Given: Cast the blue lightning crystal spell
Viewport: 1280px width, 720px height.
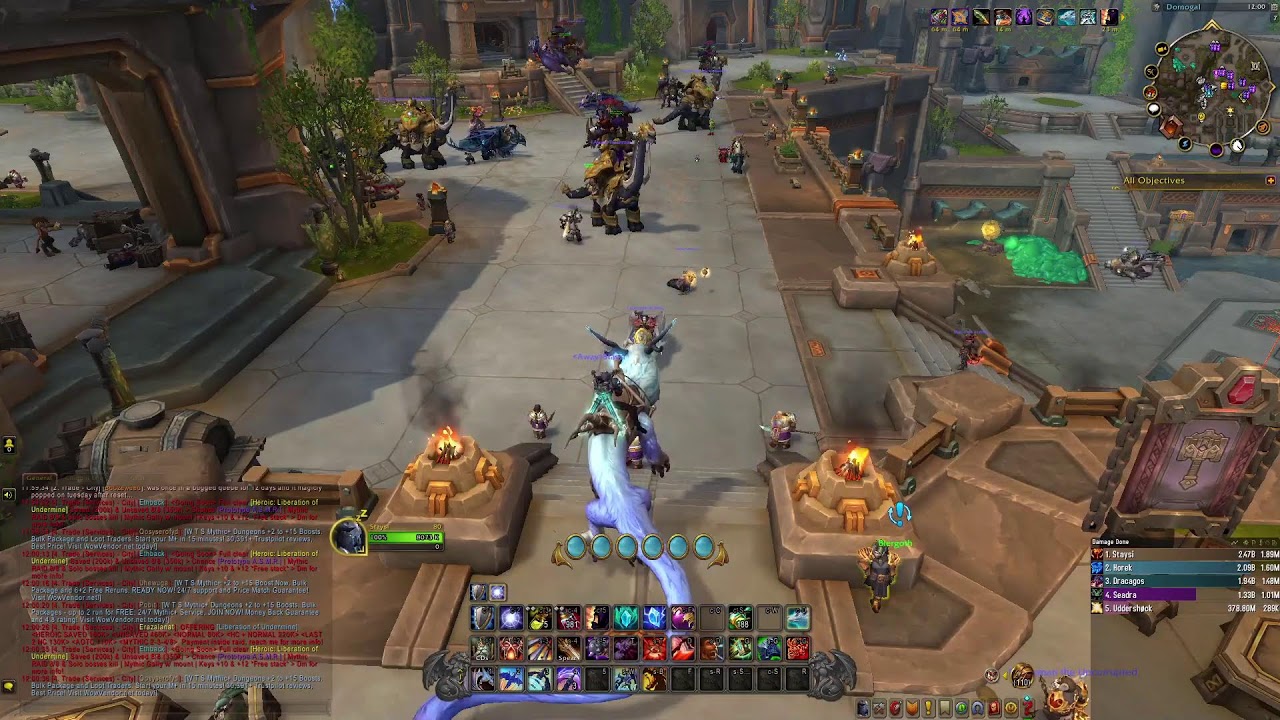Looking at the screenshot, I should pyautogui.click(x=654, y=619).
